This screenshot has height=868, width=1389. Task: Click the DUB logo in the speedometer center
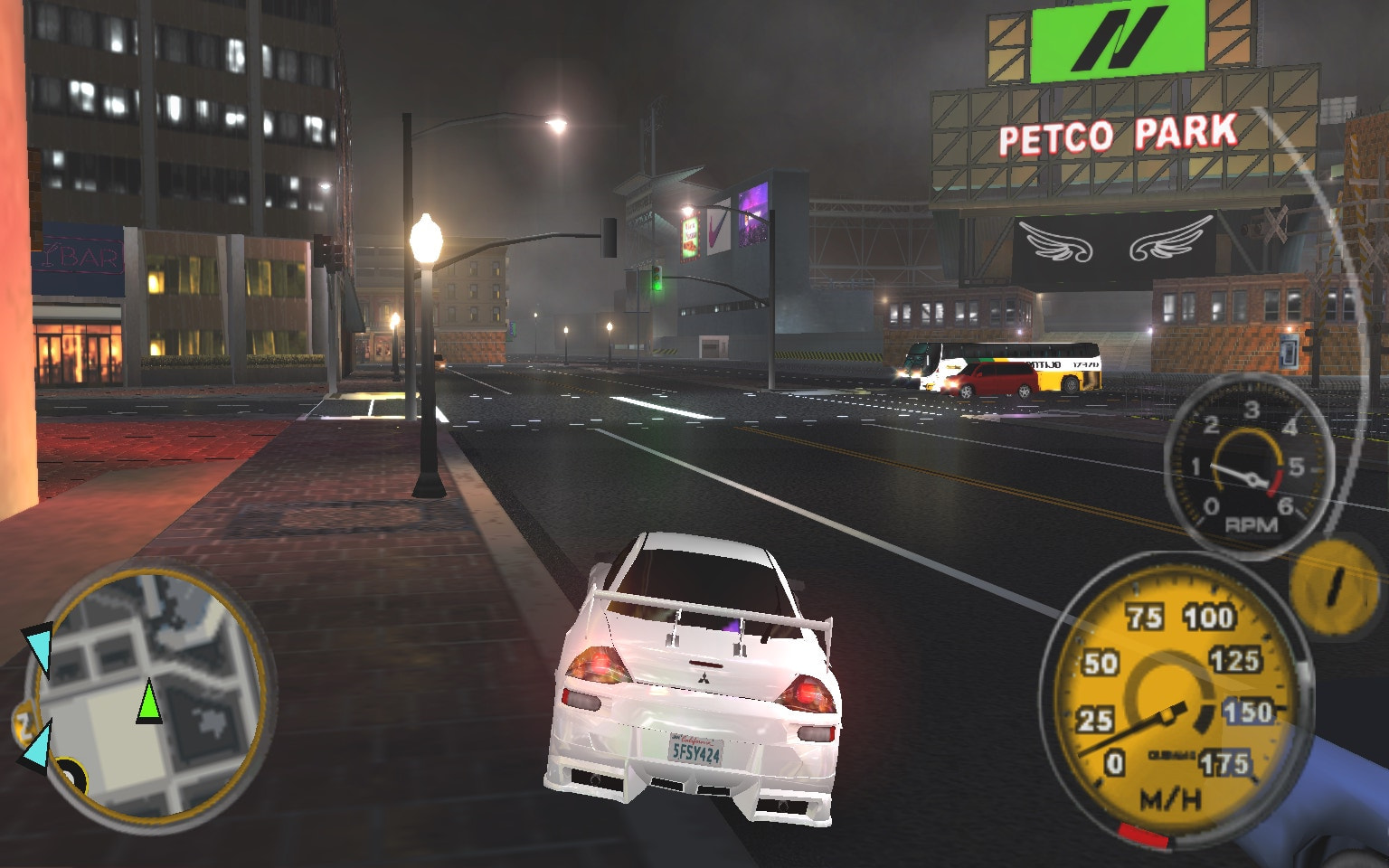coord(1172,754)
